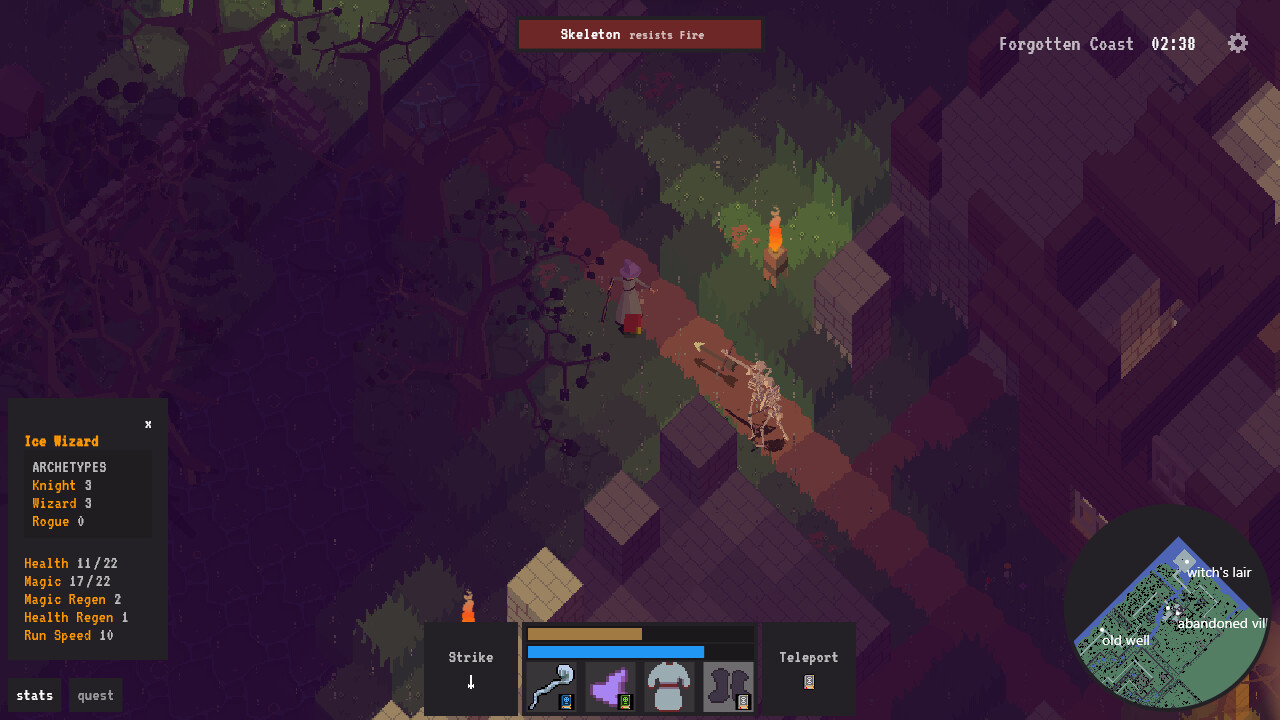Viewport: 1280px width, 720px height.
Task: Click the green spellbook badge on the cloak slot
Action: coord(627,704)
